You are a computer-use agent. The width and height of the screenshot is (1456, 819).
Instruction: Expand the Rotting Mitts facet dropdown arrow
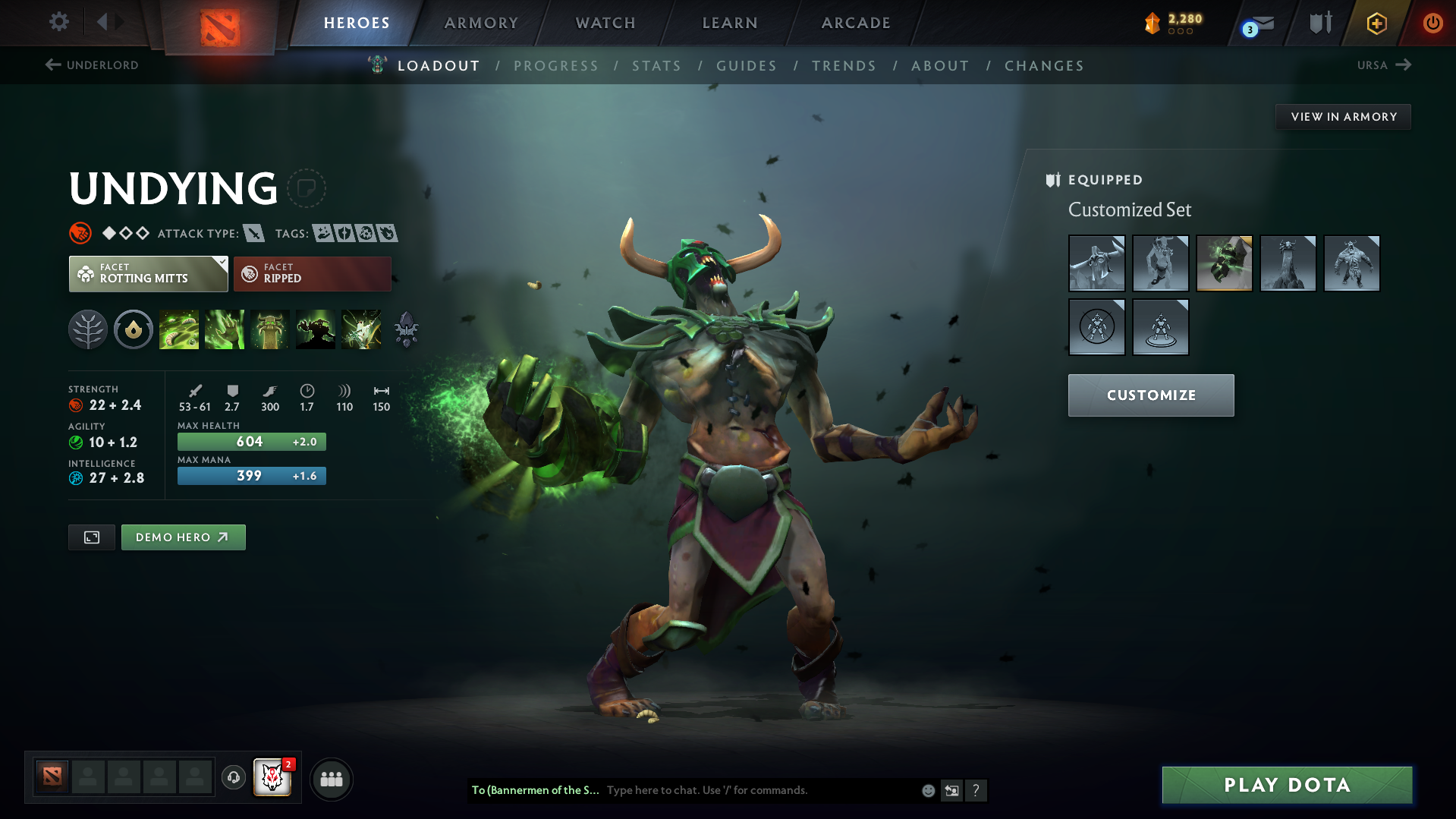pos(221,263)
